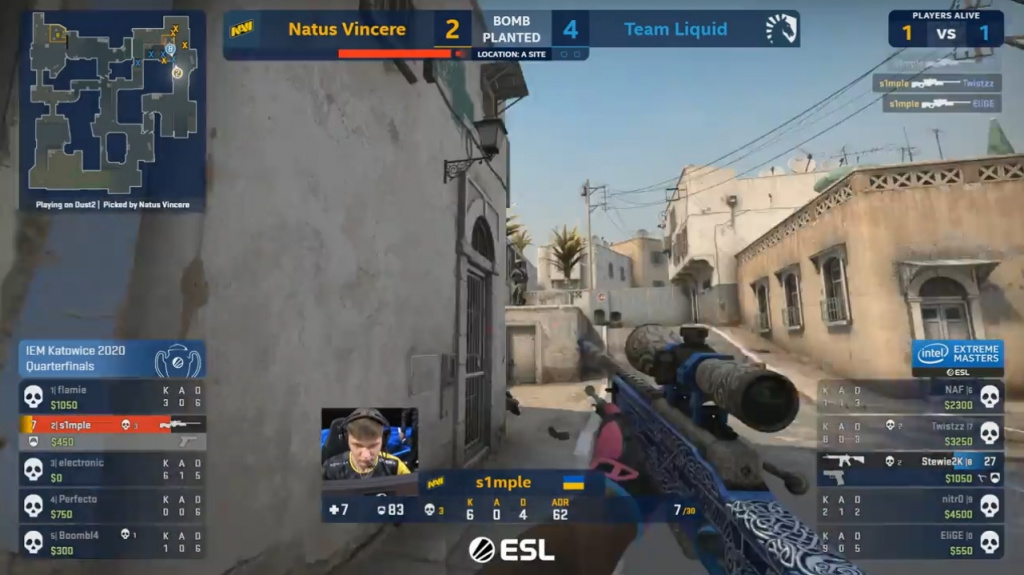Screen dimensions: 1024x575
Task: Select NAF's player row
Action: click(x=909, y=397)
